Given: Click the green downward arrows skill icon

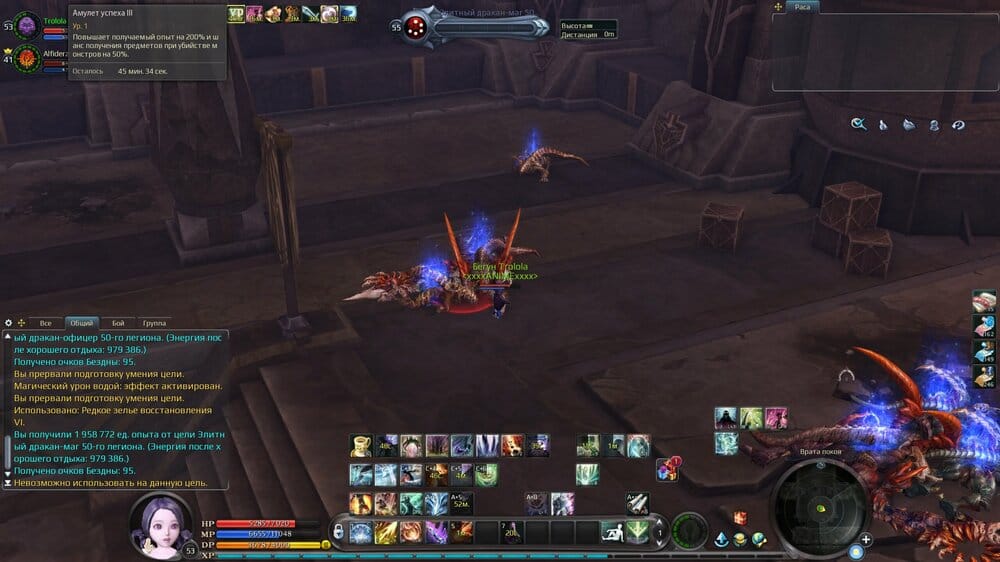Looking at the screenshot, I should tap(637, 532).
